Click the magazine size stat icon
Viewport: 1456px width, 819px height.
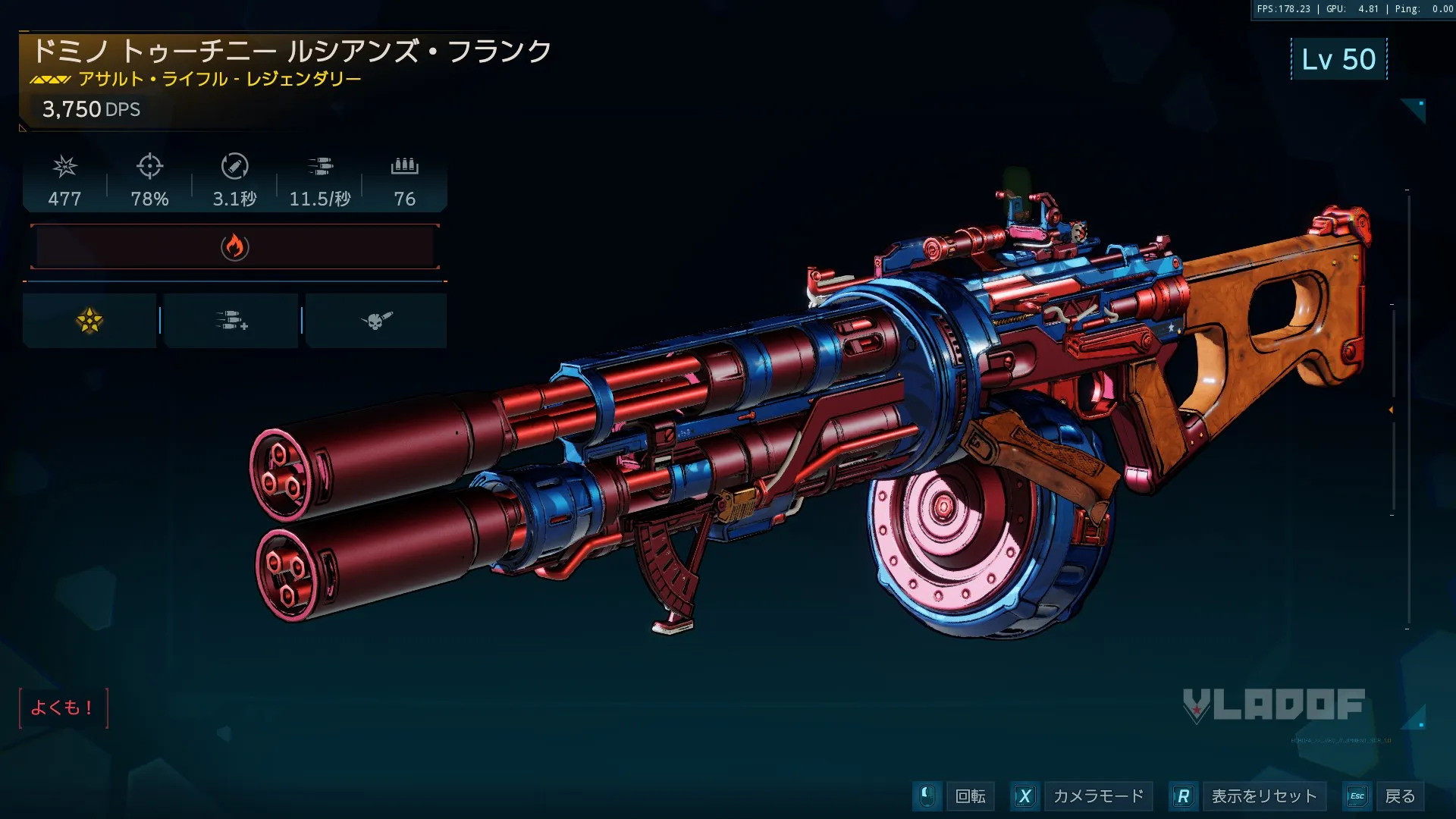(405, 166)
